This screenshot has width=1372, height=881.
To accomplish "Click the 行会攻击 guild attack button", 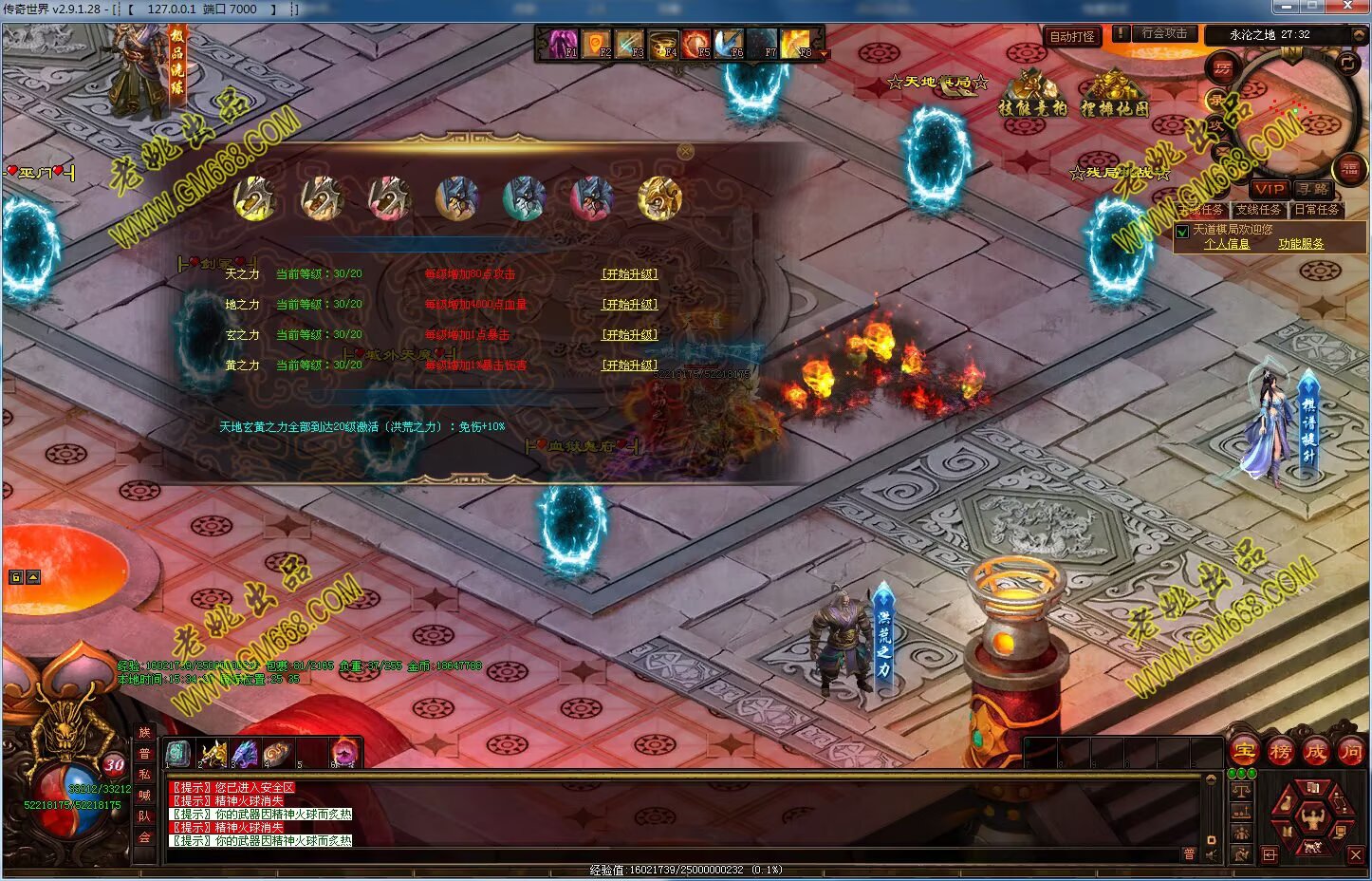I will 1164,33.
